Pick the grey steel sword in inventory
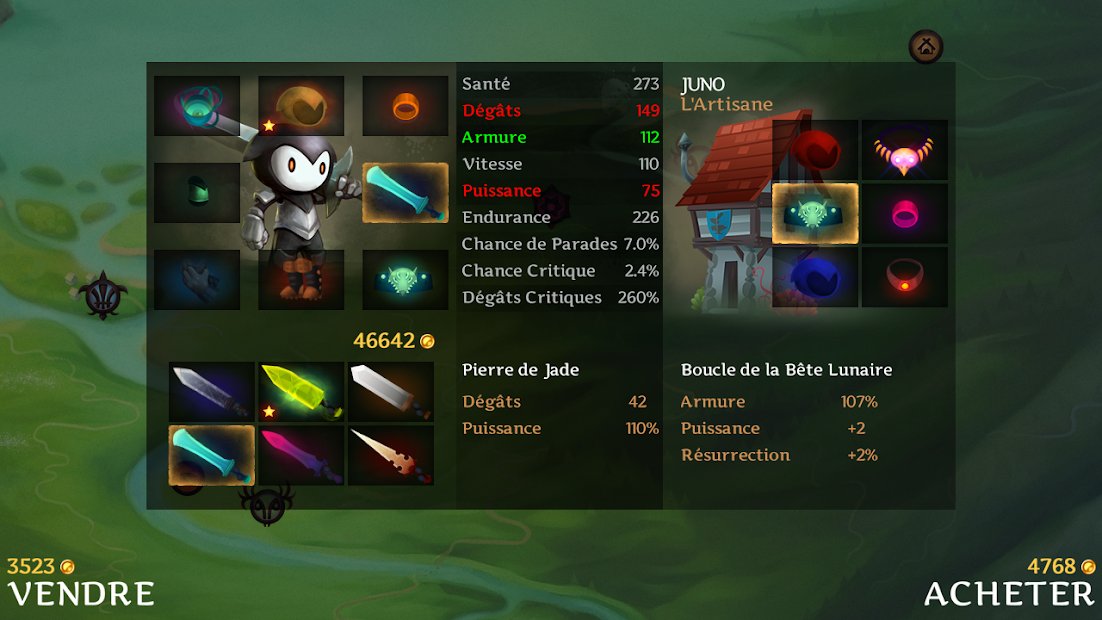1102x620 pixels. [x=211, y=391]
